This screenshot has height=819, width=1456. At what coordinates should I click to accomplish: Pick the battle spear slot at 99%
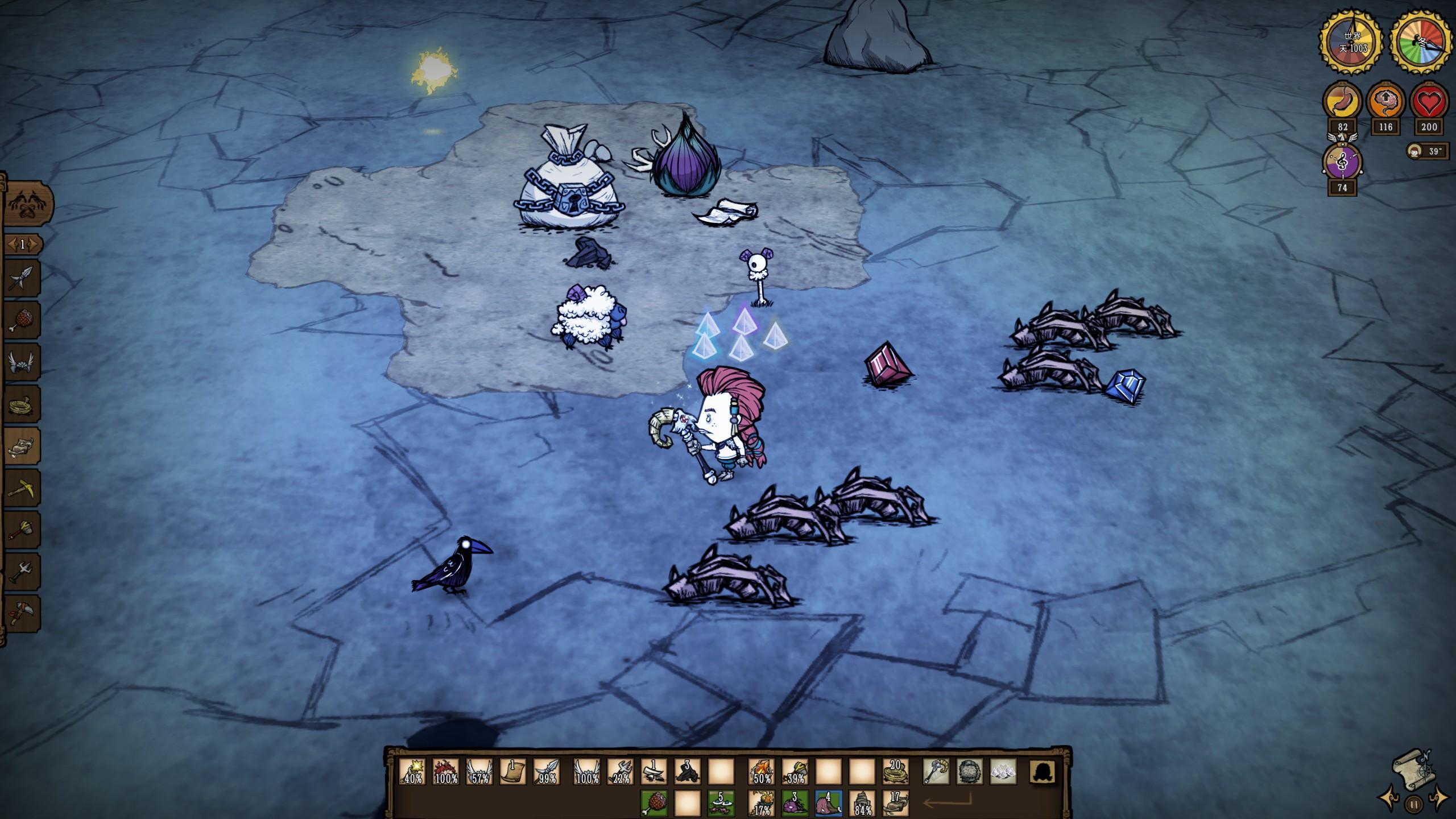pos(547,772)
